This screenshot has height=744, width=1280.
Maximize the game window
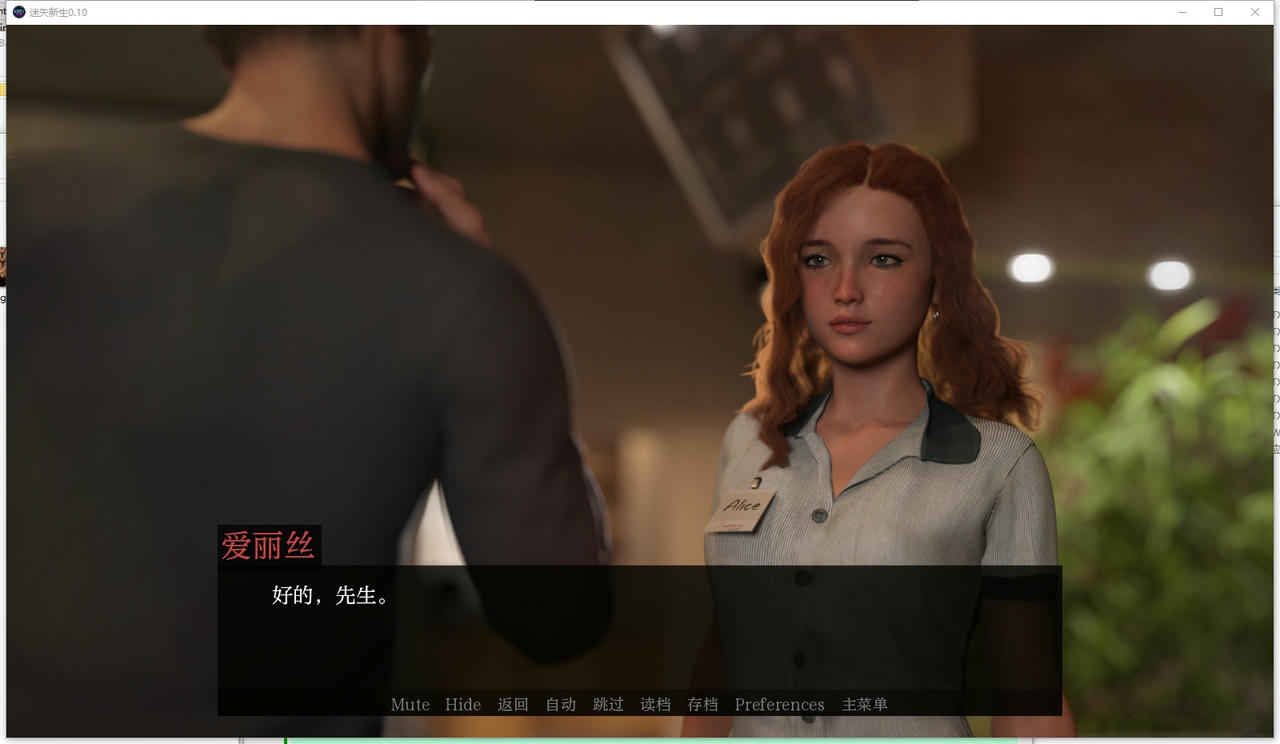tap(1218, 12)
